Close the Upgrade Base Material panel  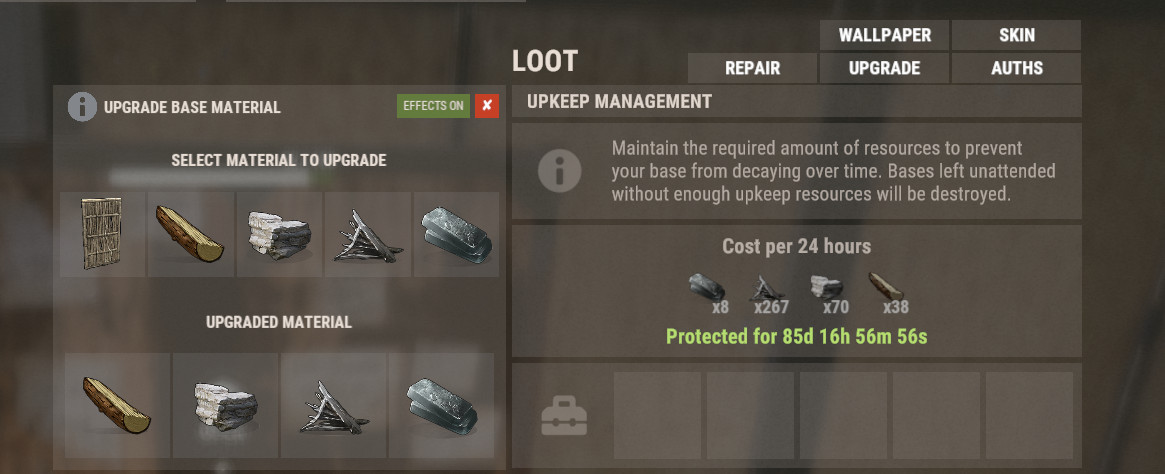pos(487,106)
